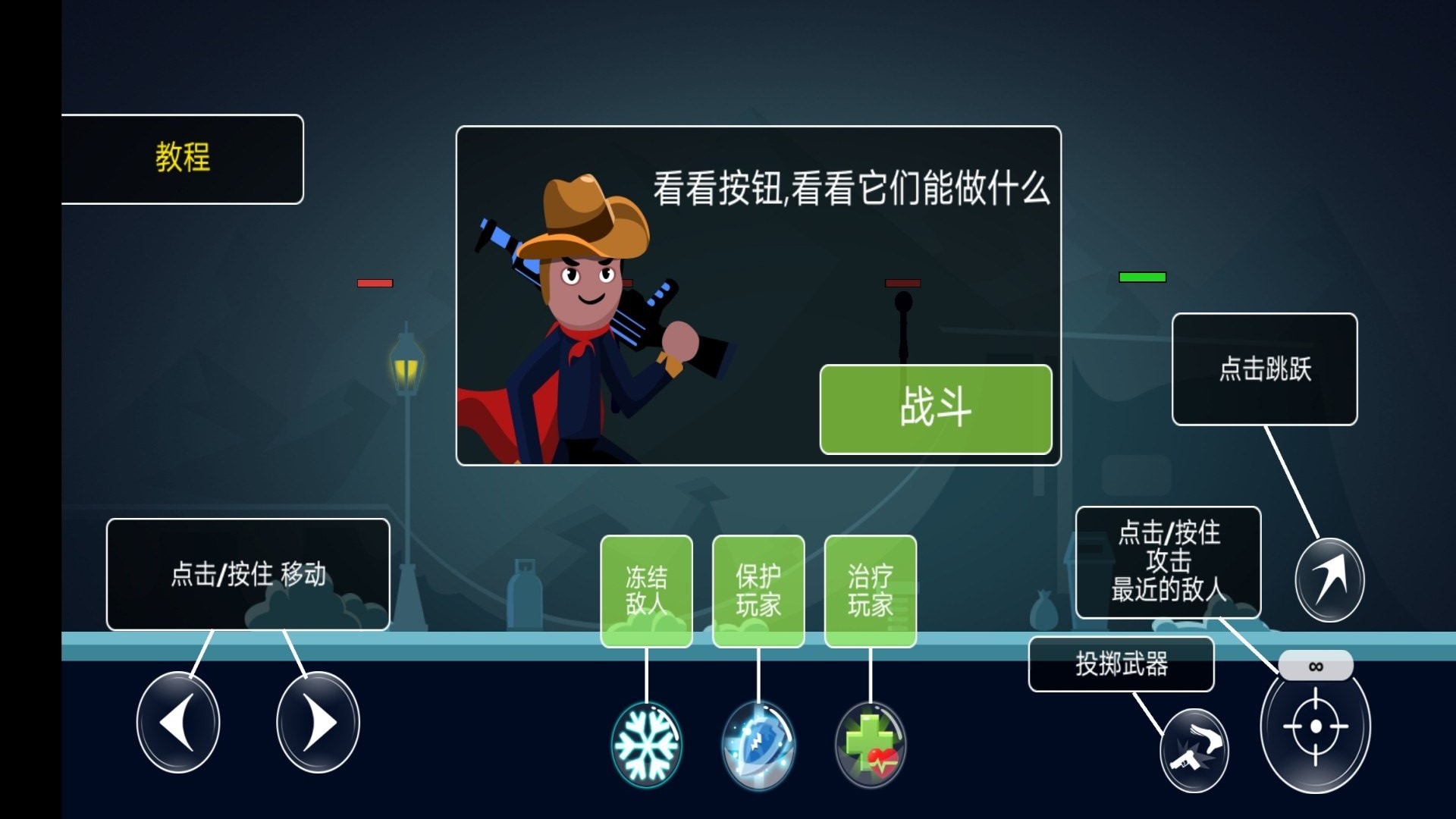Click the 点击跳跃 tooltip box
Image resolution: width=1456 pixels, height=819 pixels.
pos(1263,368)
